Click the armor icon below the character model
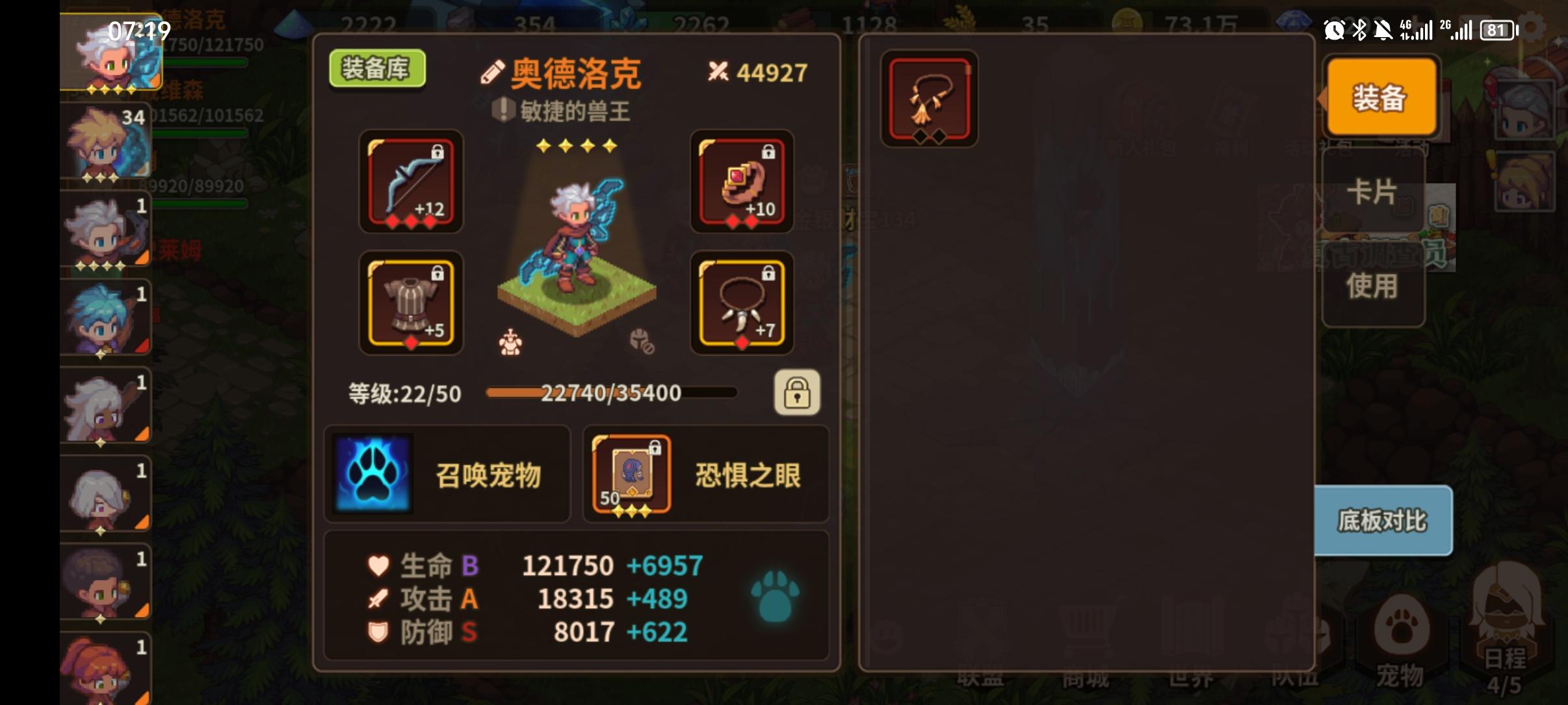1568x705 pixels. [x=511, y=345]
